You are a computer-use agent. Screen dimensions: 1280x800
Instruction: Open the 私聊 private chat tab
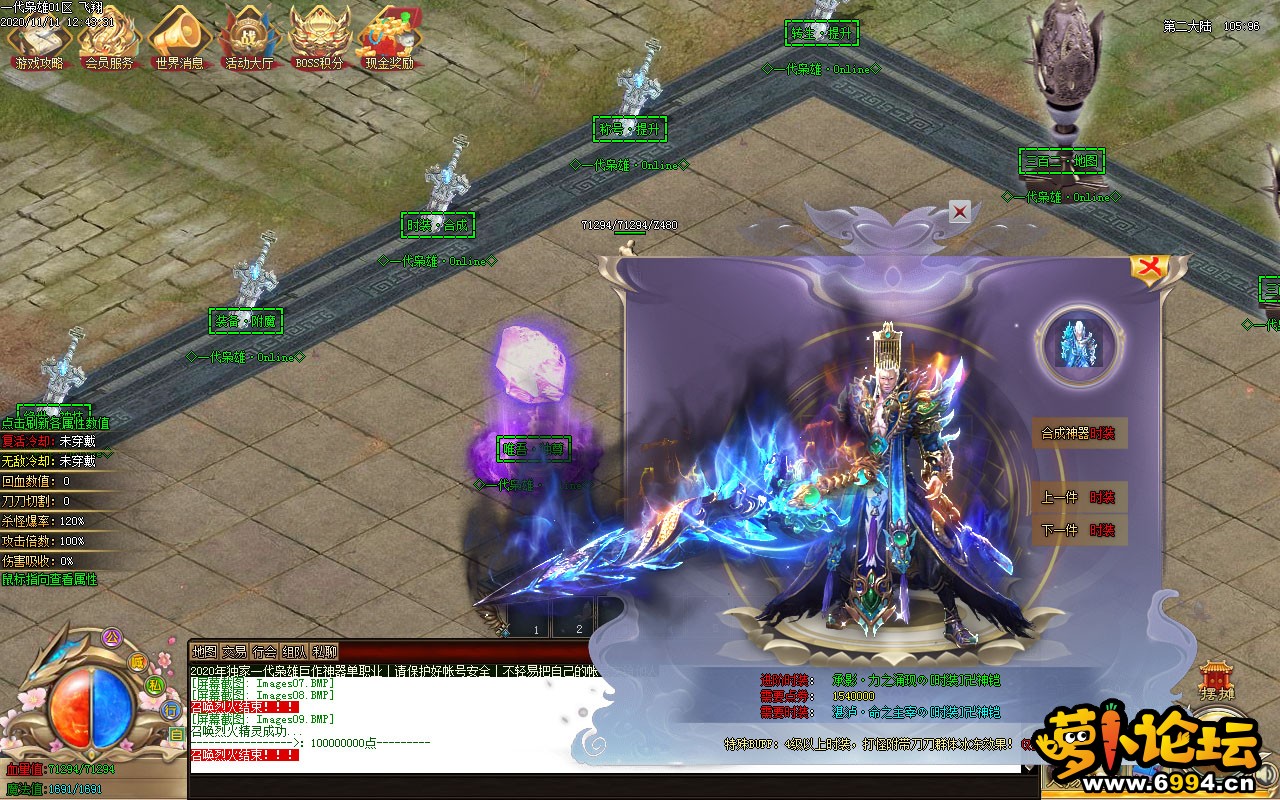(325, 652)
